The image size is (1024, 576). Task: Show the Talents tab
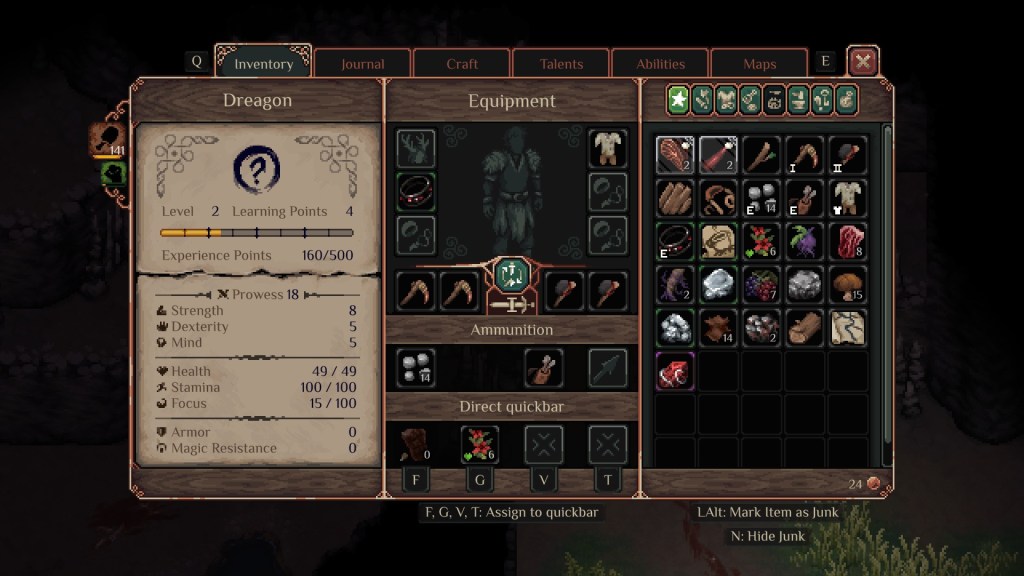click(x=561, y=64)
